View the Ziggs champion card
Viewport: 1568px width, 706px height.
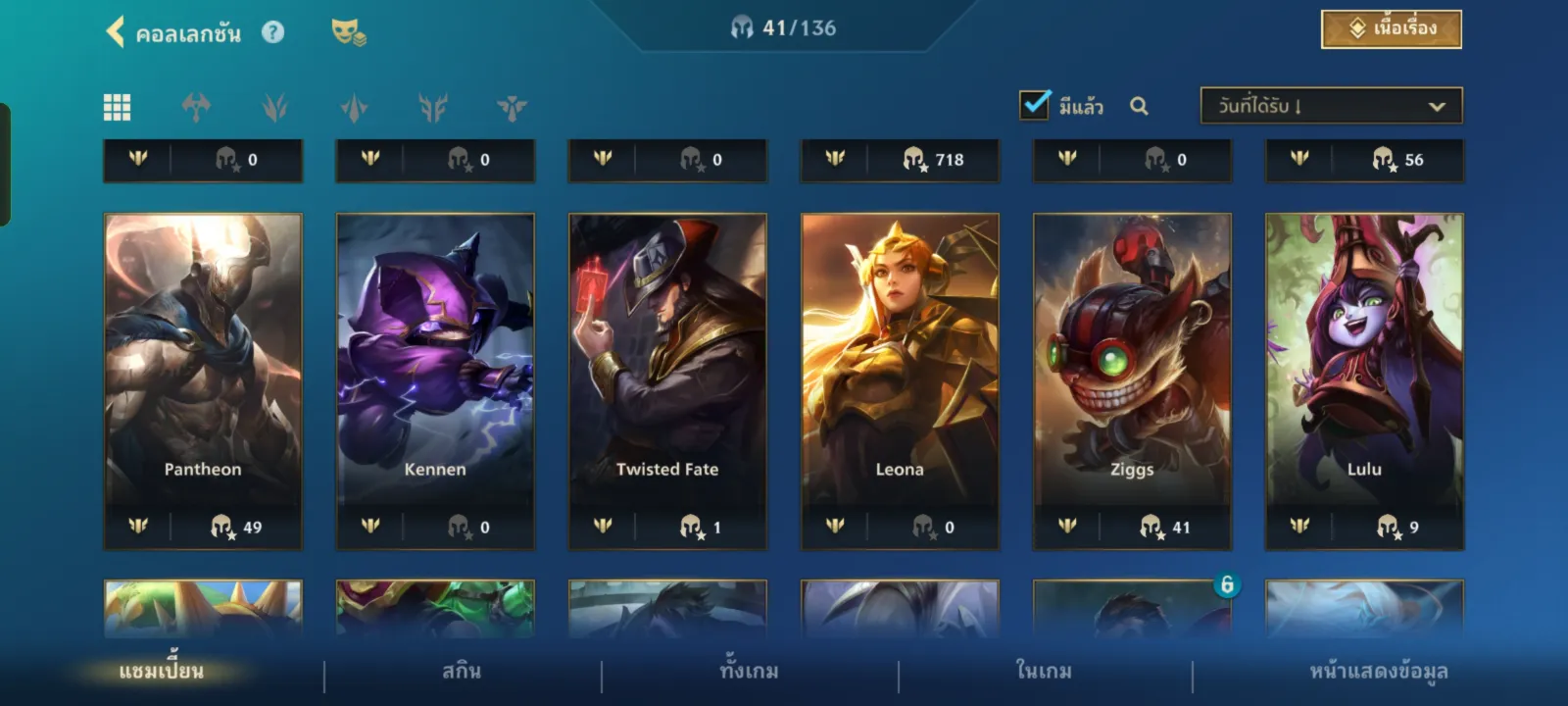point(1132,363)
